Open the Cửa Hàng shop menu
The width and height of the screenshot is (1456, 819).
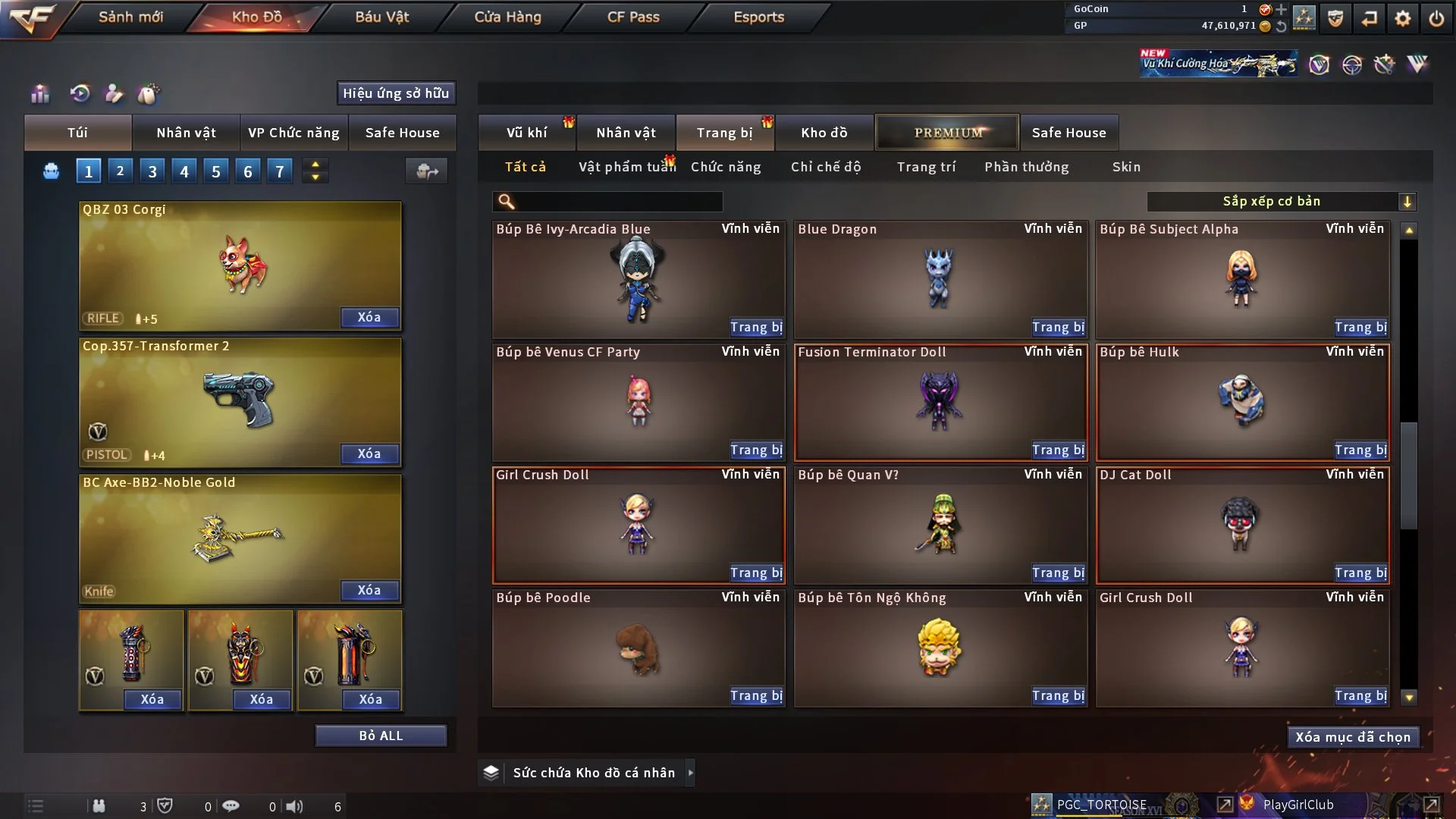click(x=507, y=17)
